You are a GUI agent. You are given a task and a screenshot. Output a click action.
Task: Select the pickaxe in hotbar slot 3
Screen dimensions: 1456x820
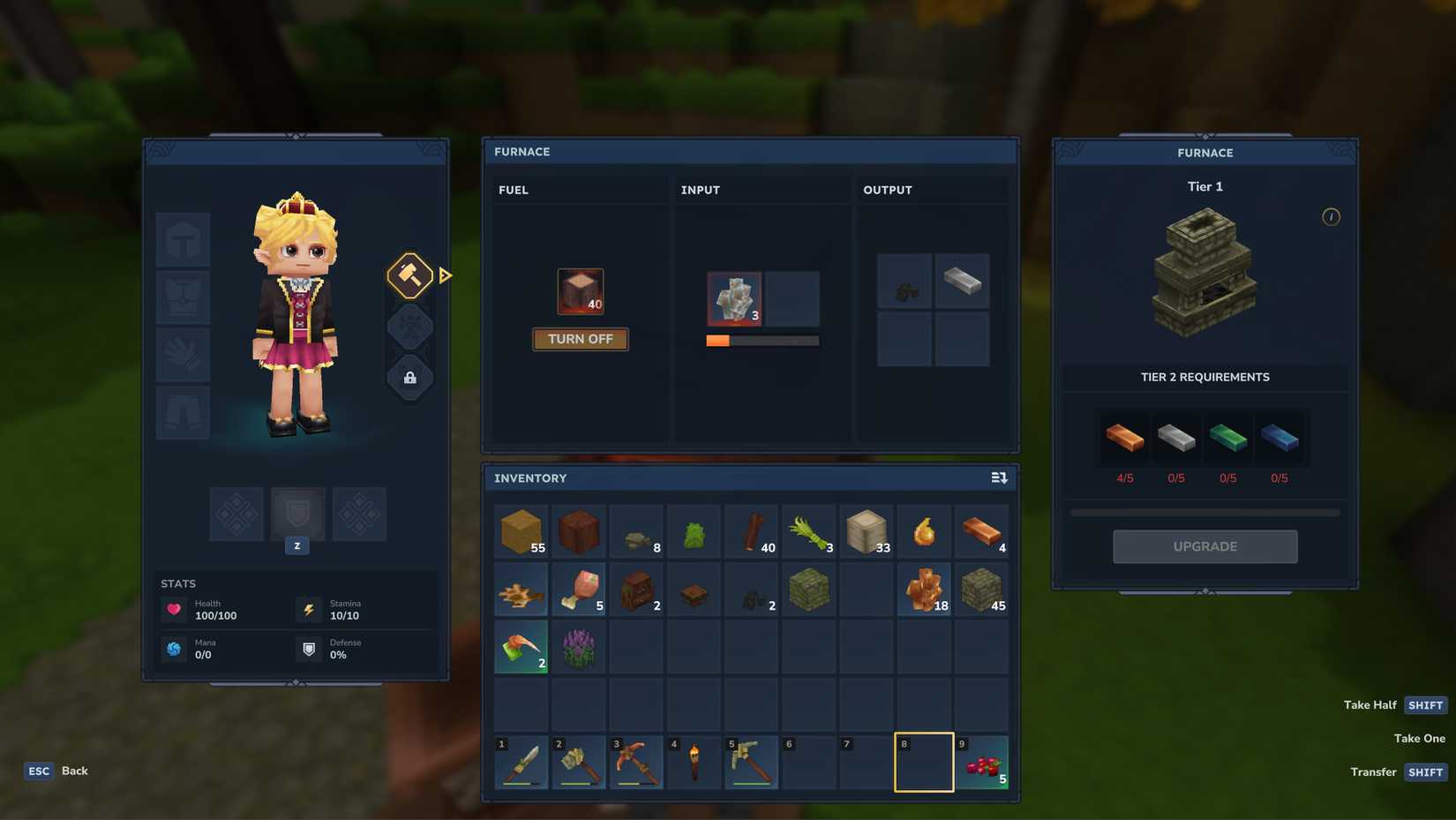click(x=635, y=762)
